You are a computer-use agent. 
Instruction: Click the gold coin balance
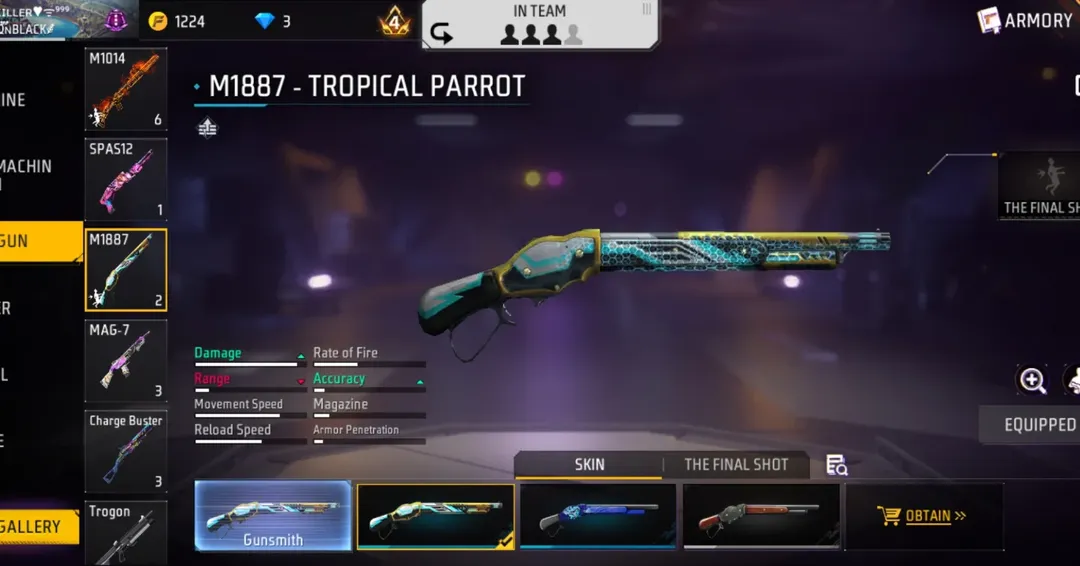[177, 21]
